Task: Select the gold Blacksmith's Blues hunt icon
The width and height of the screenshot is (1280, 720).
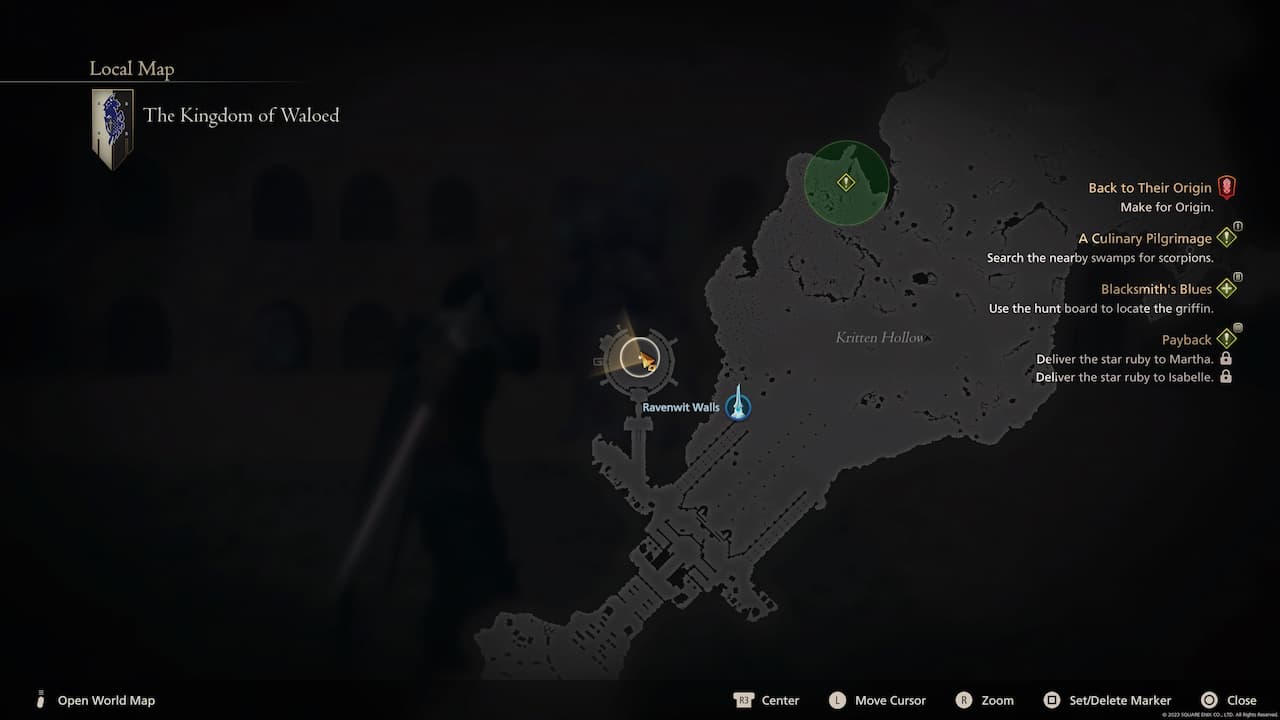Action: pos(1227,288)
